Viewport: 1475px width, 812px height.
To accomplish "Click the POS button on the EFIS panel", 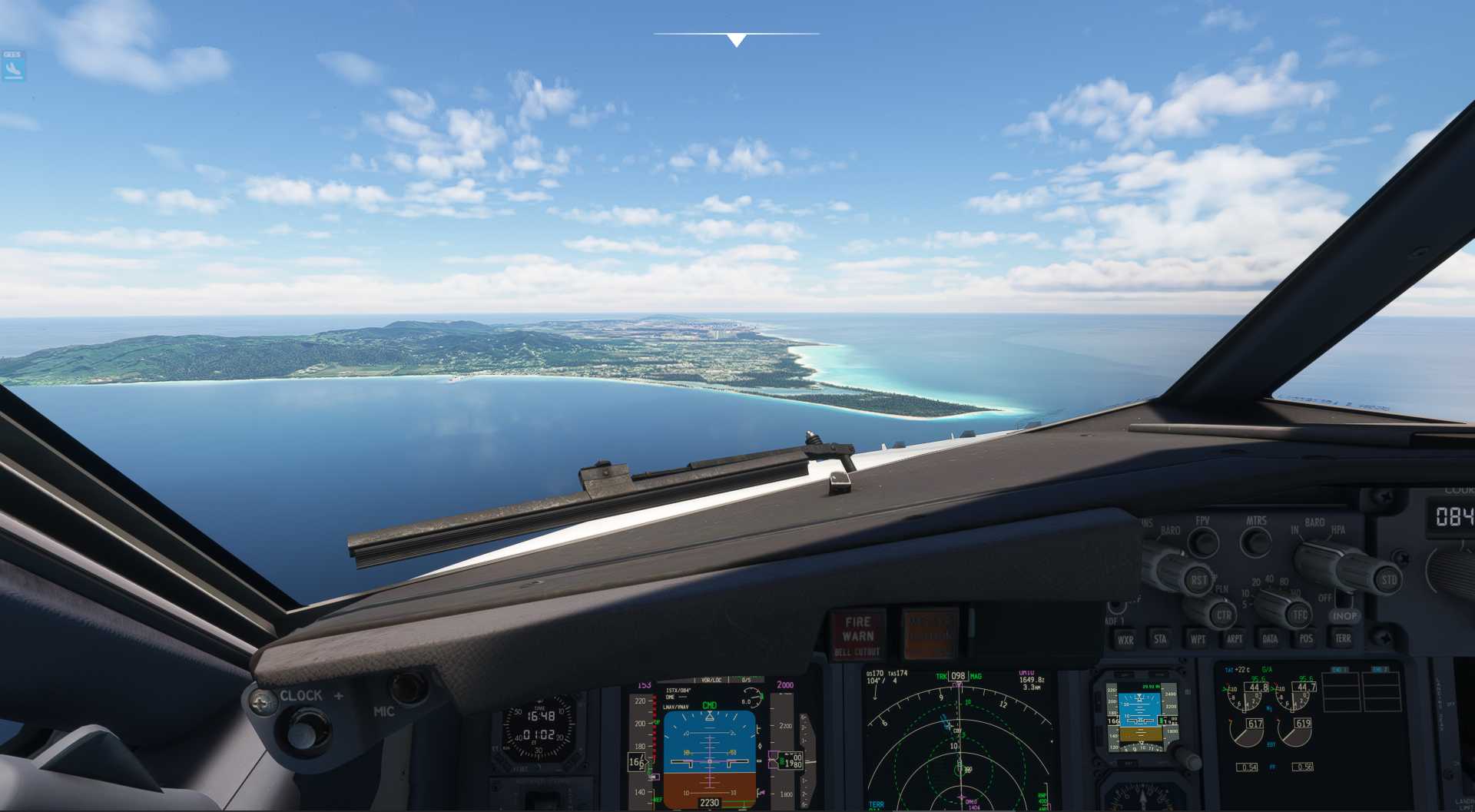I will [x=1306, y=638].
